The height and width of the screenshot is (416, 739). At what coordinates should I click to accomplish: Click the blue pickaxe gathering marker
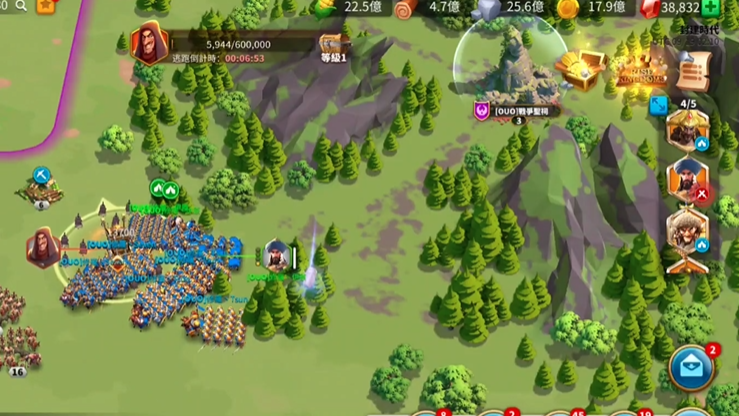[x=41, y=176]
